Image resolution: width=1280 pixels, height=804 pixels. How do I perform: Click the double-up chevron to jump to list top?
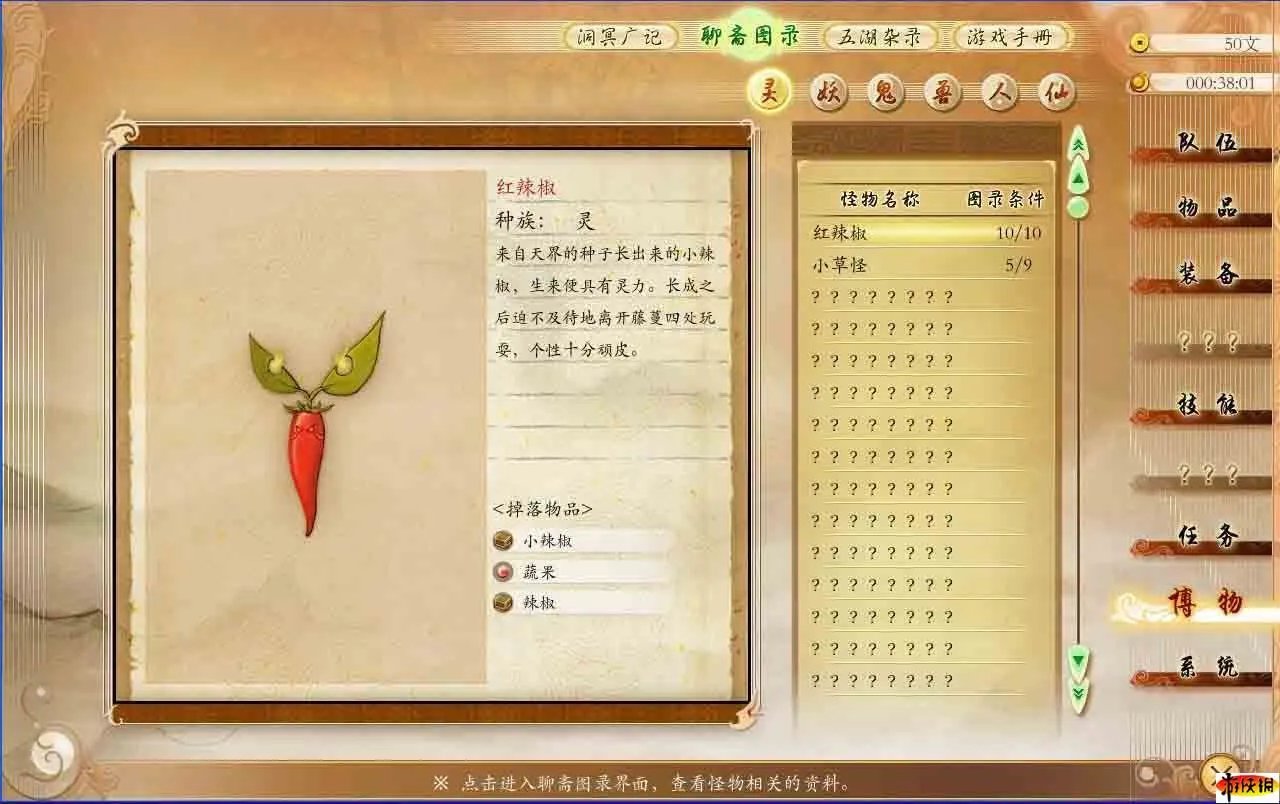pyautogui.click(x=1078, y=144)
